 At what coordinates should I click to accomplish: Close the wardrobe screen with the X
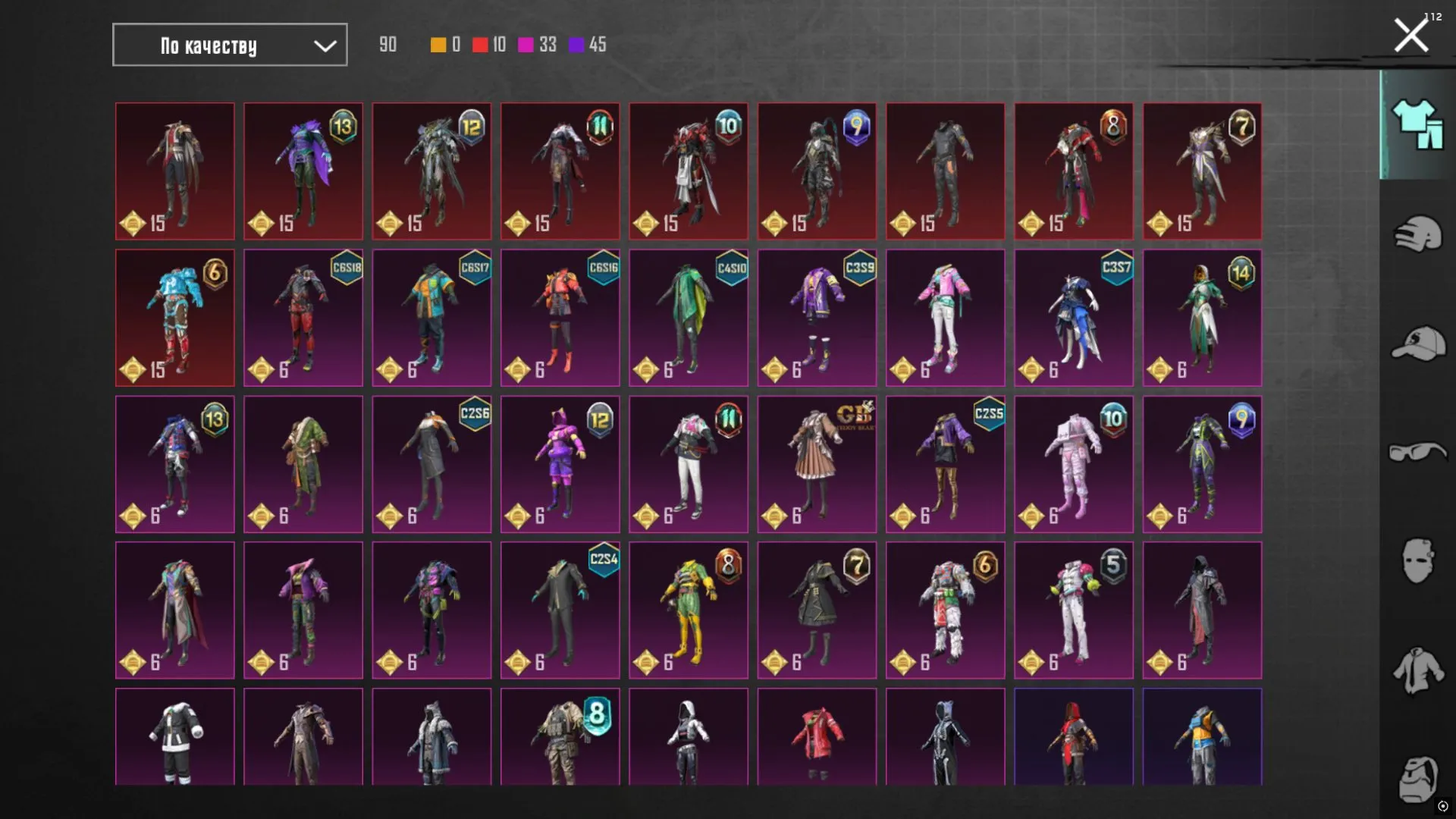pyautogui.click(x=1410, y=33)
